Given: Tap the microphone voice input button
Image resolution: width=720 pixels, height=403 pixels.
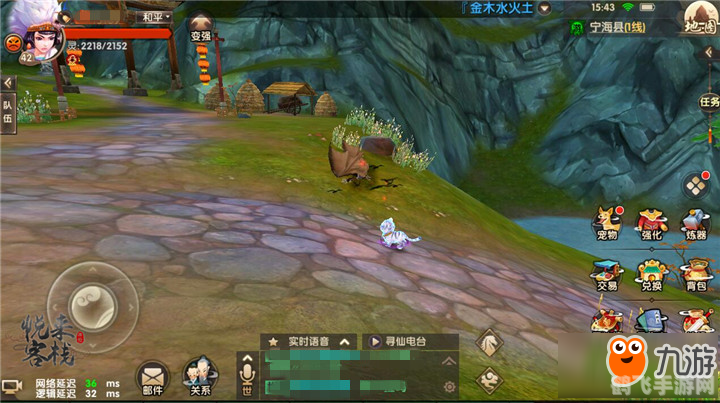Looking at the screenshot, I should [x=247, y=376].
